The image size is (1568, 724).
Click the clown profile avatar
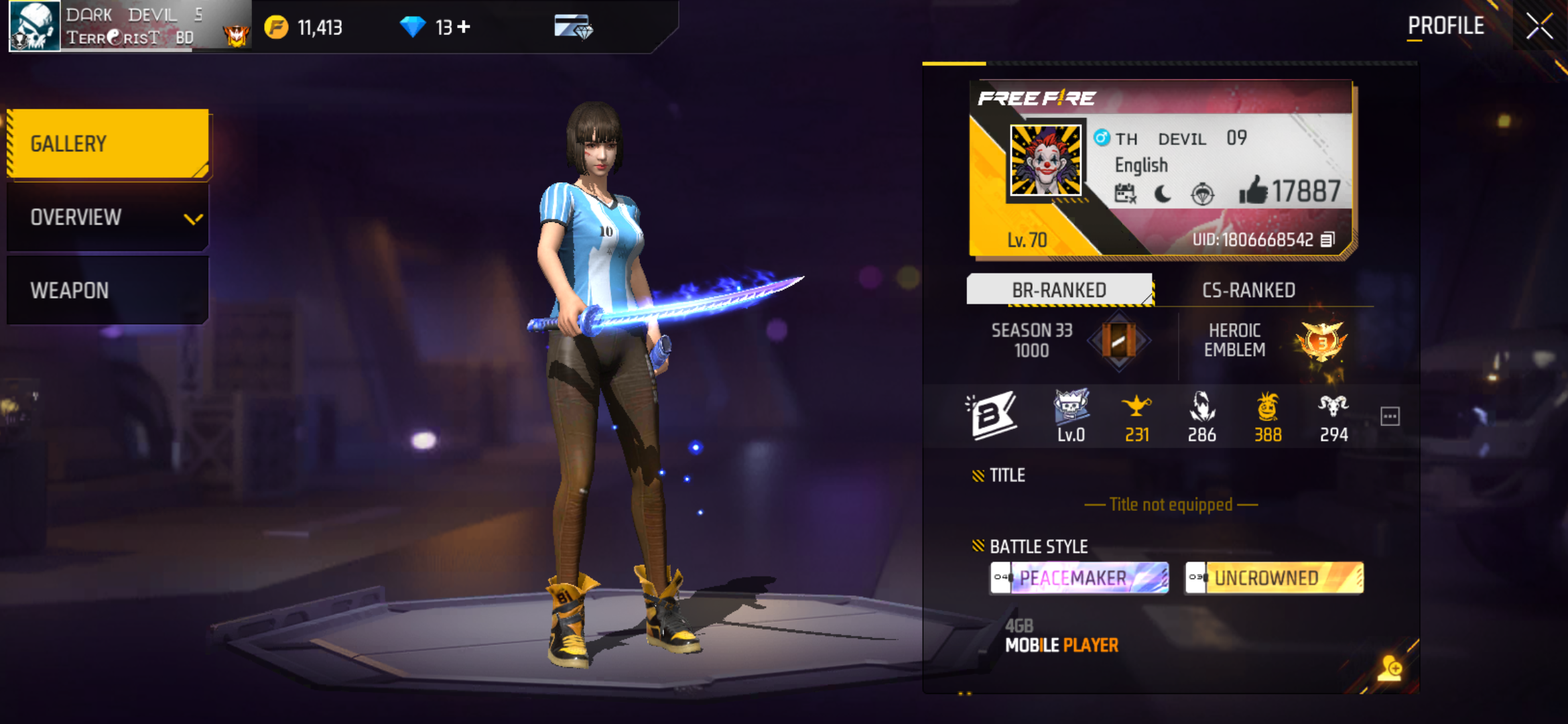1045,161
